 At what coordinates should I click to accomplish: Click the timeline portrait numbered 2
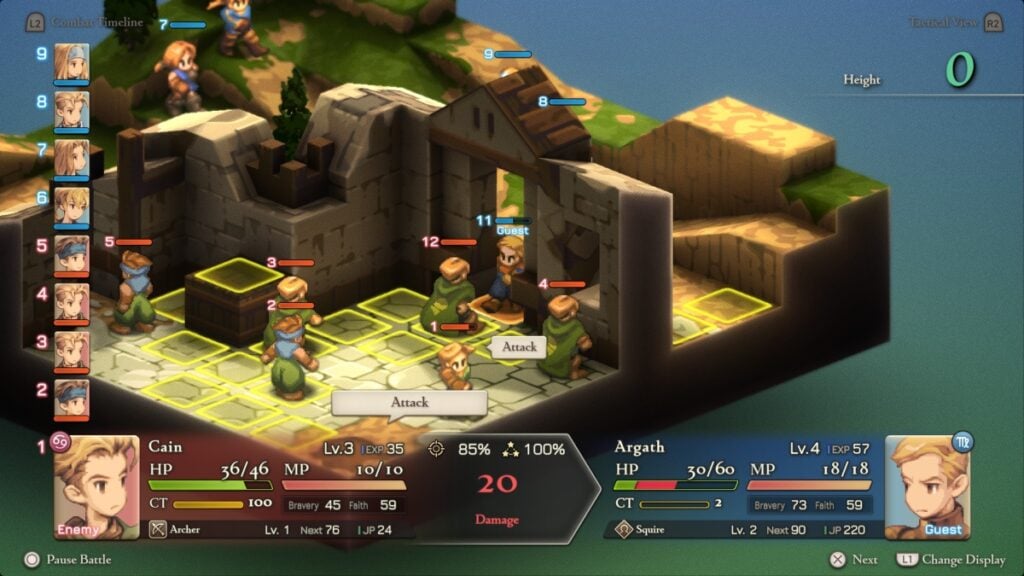(x=71, y=397)
